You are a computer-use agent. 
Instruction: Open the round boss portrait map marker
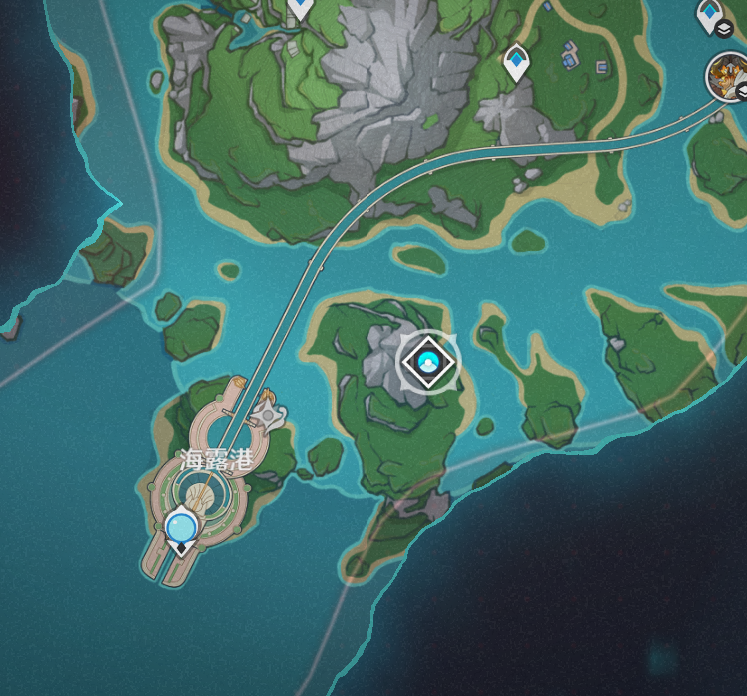[727, 76]
